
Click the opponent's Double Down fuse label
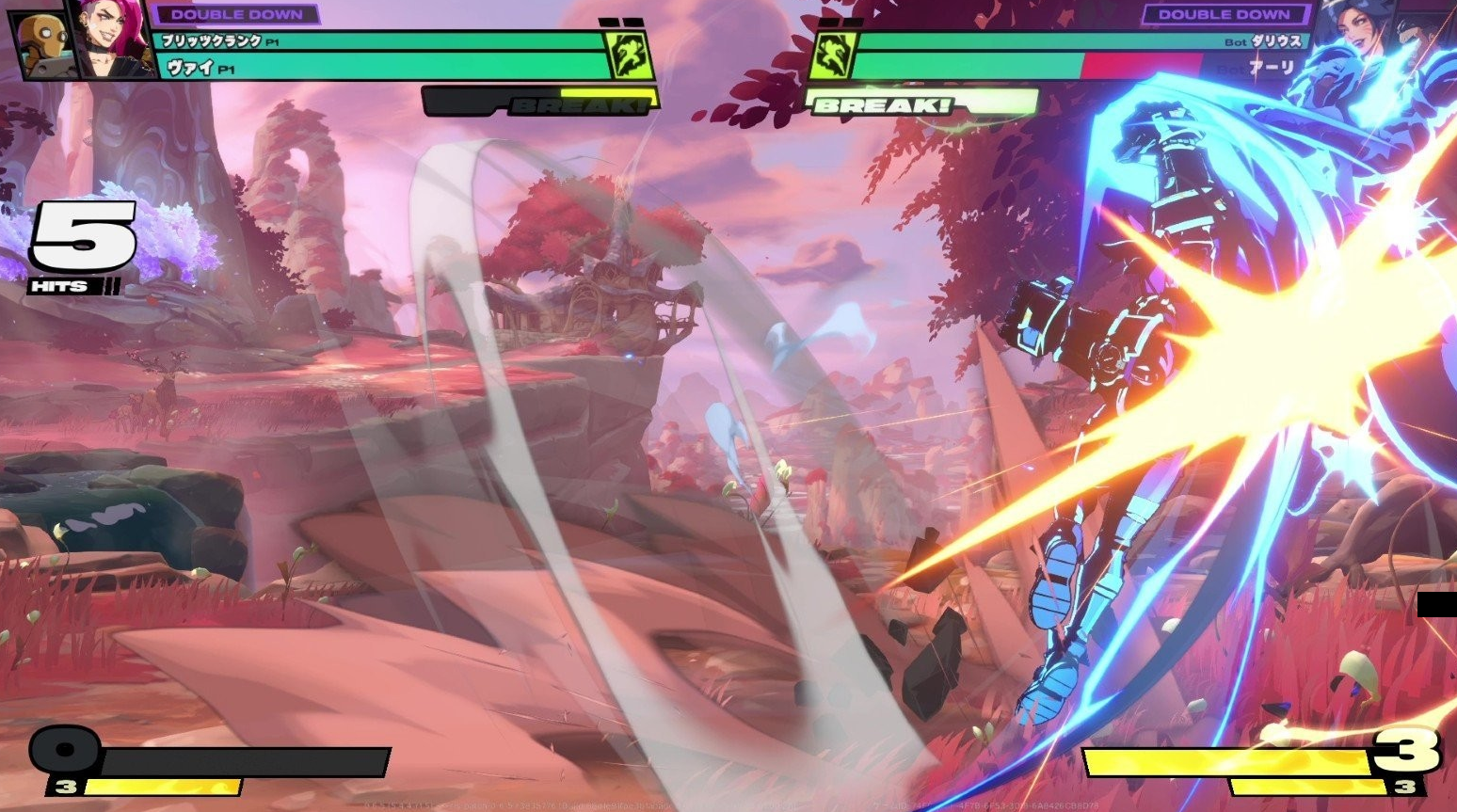point(1223,14)
